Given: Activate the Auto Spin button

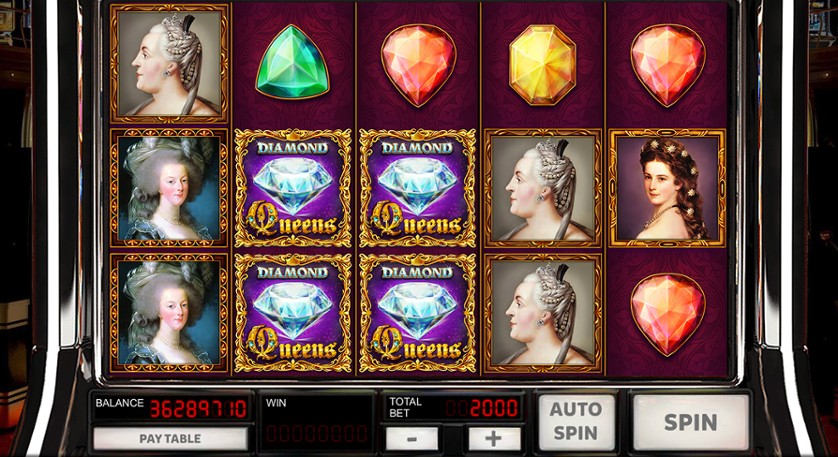Looking at the screenshot, I should pos(576,421).
